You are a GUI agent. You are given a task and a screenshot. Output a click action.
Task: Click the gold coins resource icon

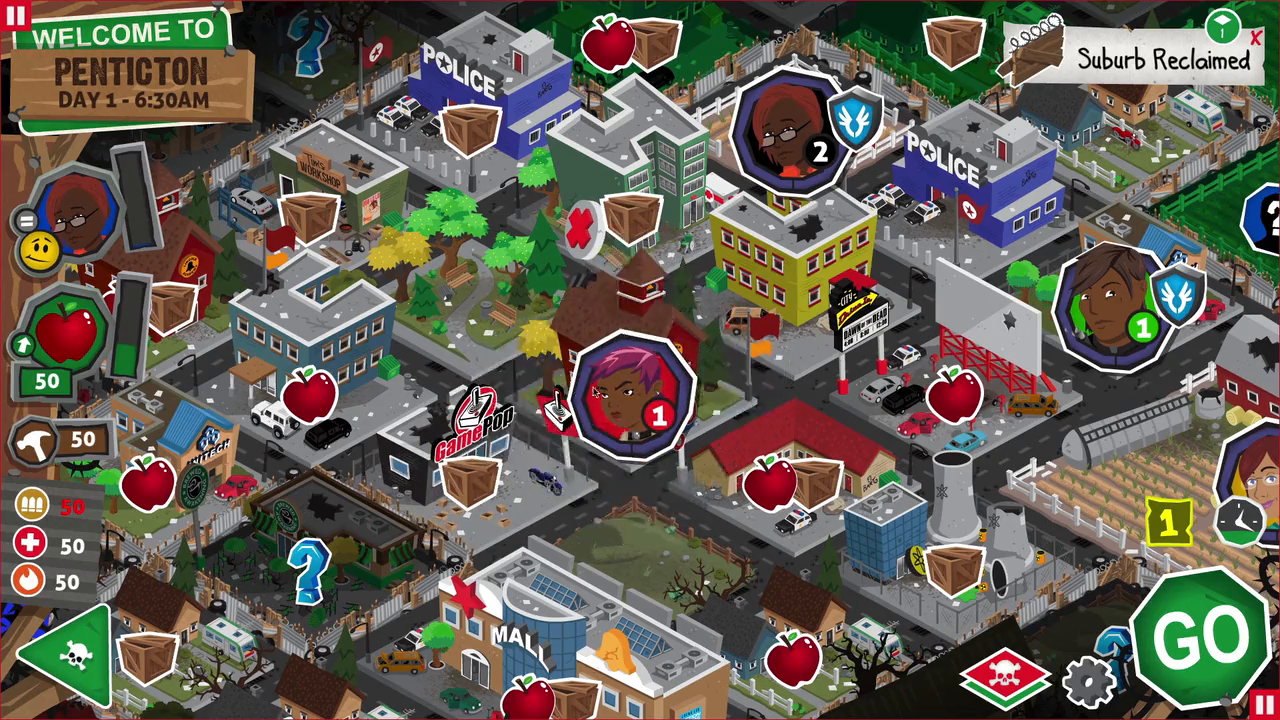[x=30, y=506]
